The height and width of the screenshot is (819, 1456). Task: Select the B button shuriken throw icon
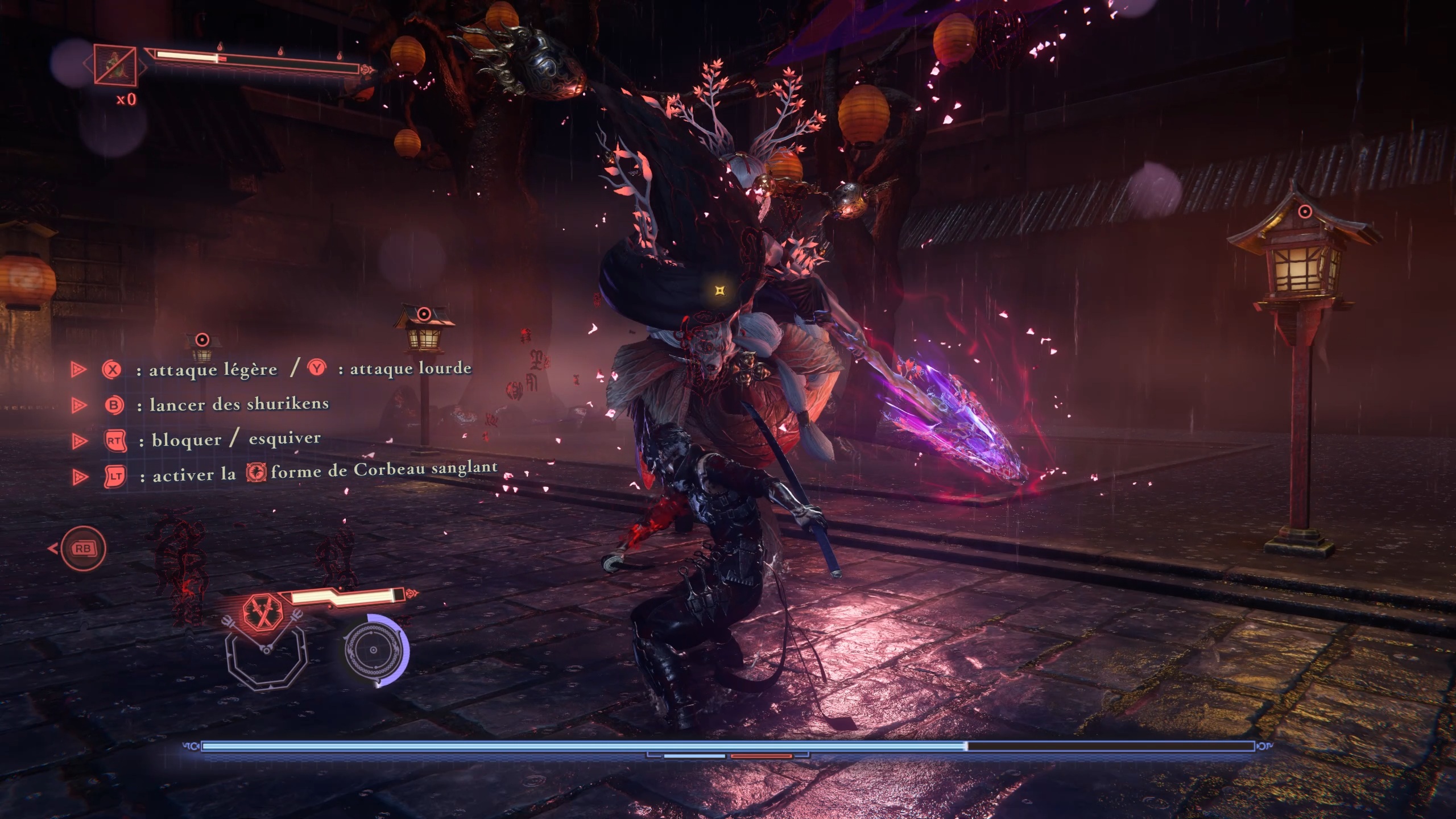(x=114, y=406)
